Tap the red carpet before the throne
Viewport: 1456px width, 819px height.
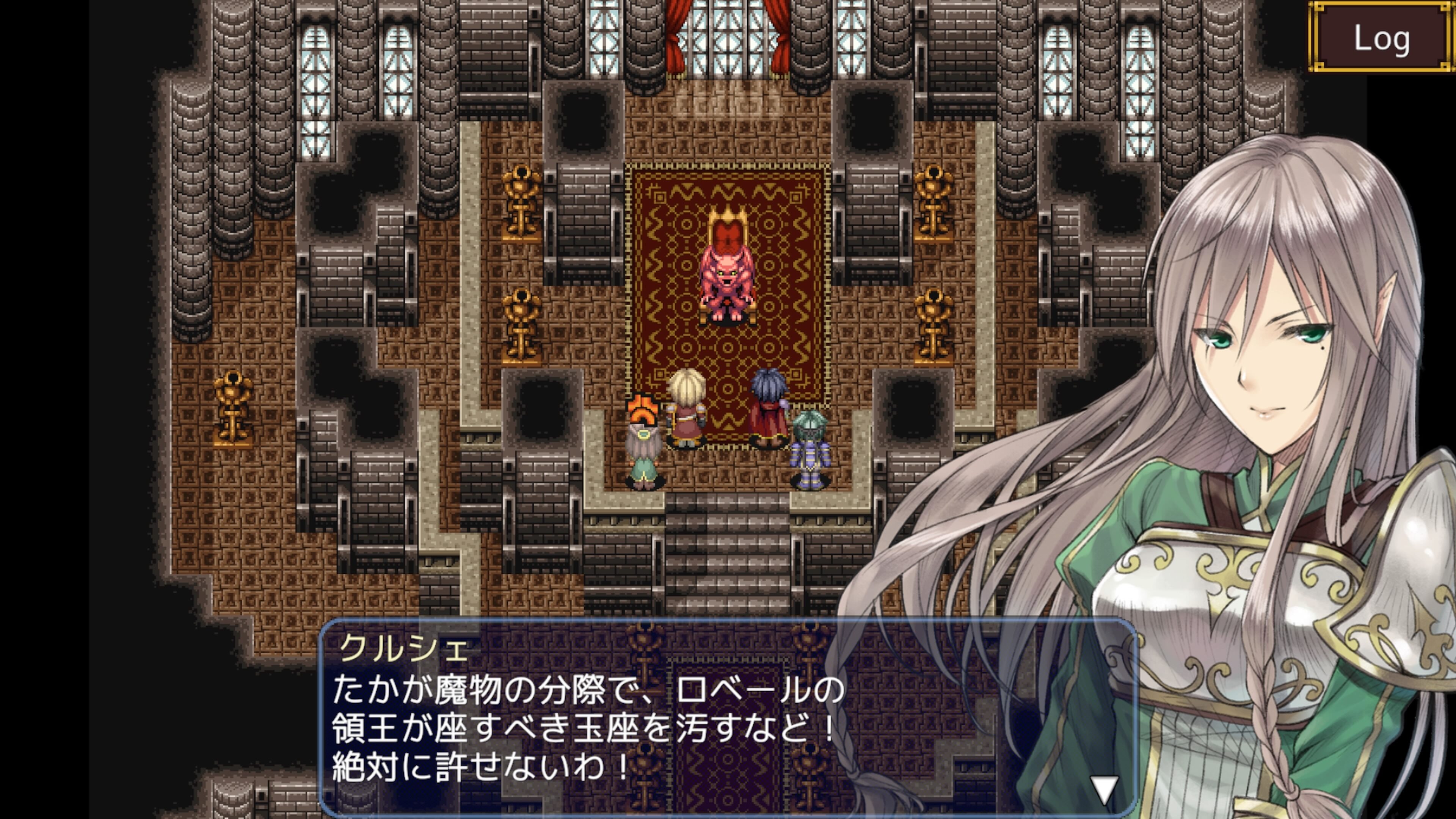pyautogui.click(x=730, y=350)
